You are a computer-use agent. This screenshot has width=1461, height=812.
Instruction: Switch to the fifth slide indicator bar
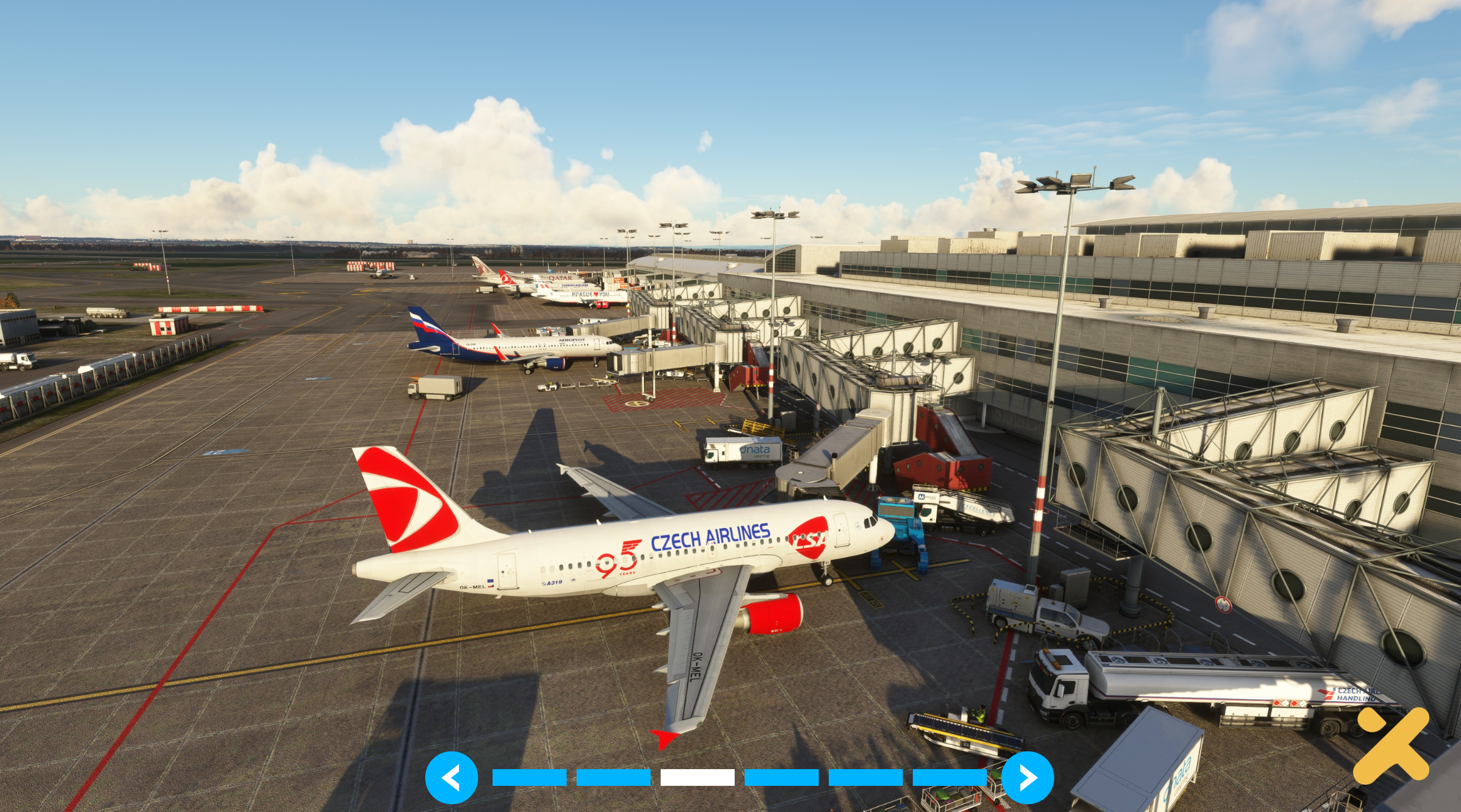865,777
